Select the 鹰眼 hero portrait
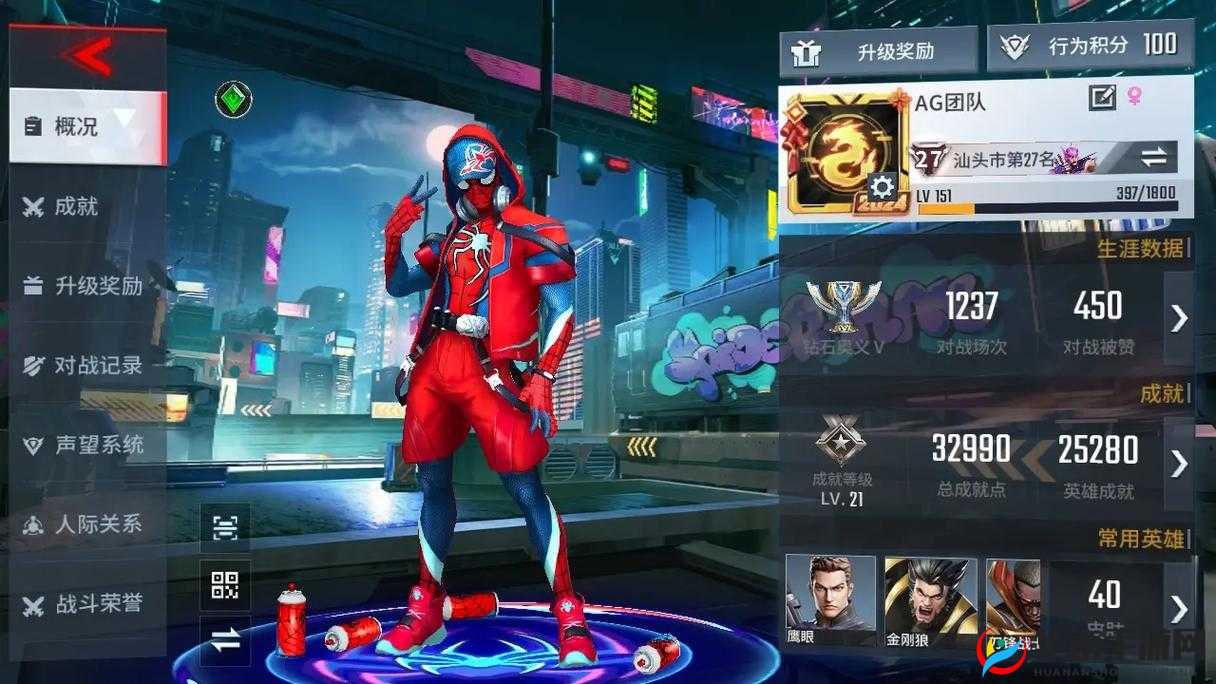 829,601
